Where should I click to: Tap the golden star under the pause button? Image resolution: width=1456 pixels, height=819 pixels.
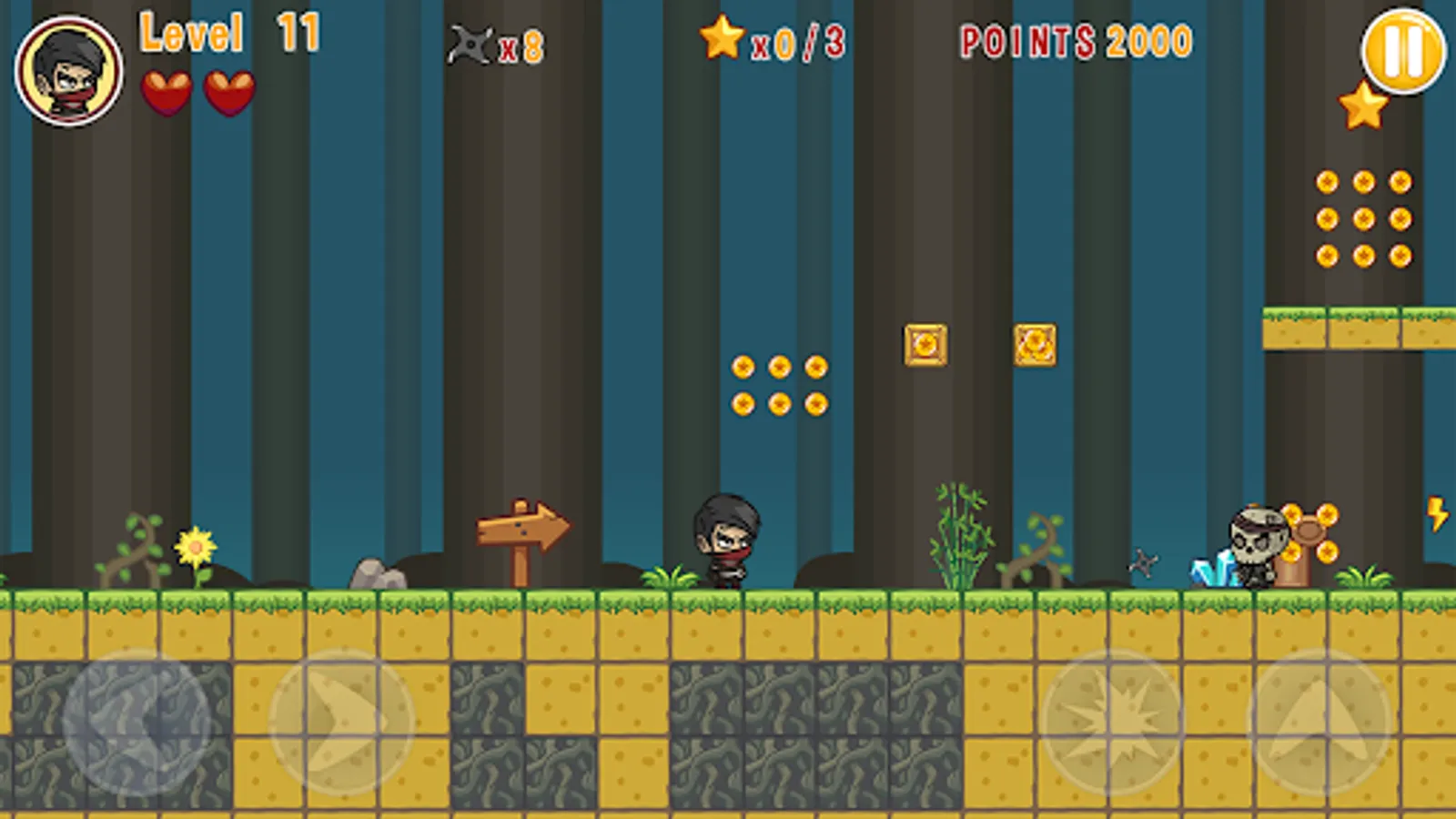(1361, 107)
